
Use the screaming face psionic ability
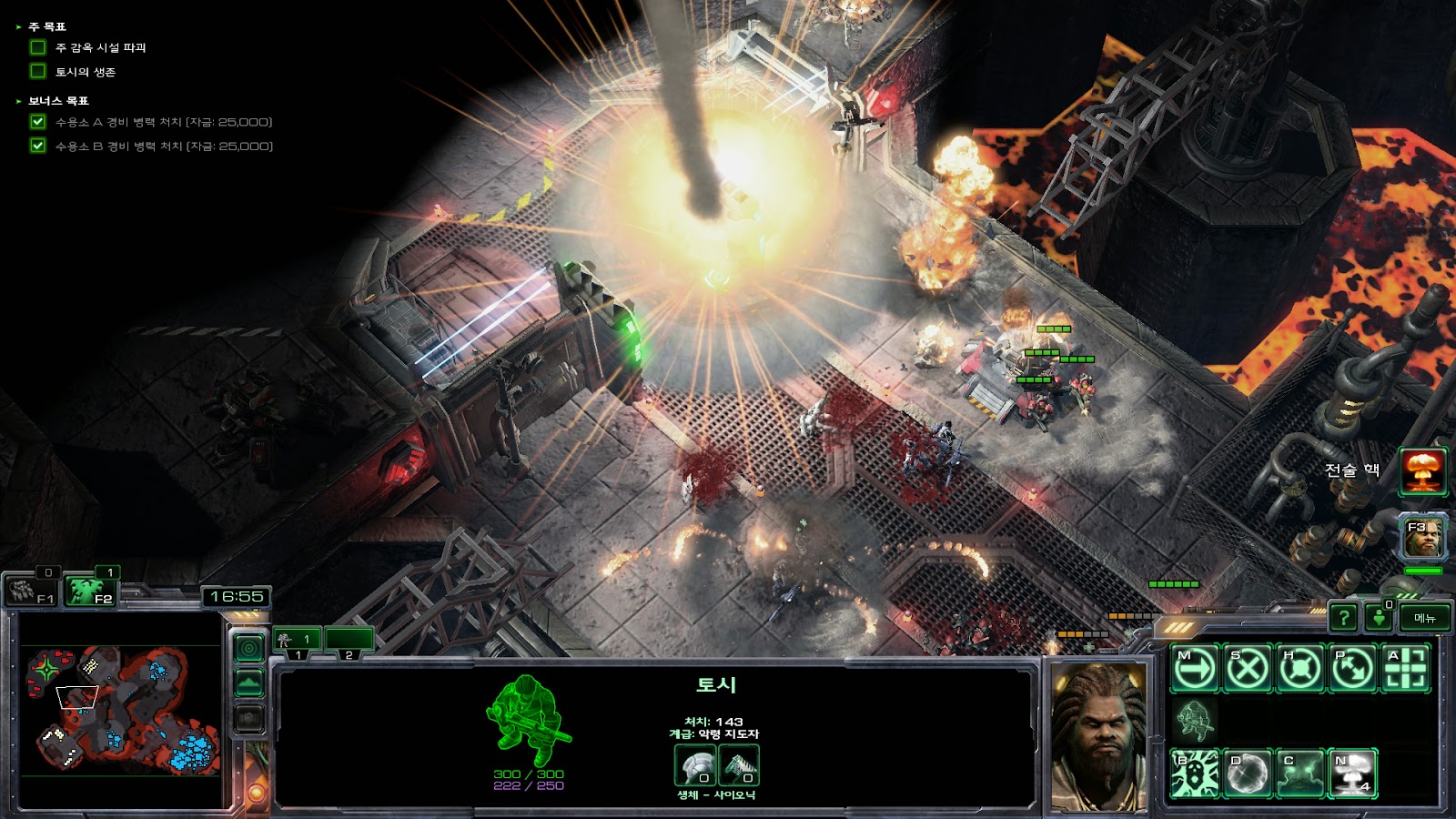pos(1195,773)
